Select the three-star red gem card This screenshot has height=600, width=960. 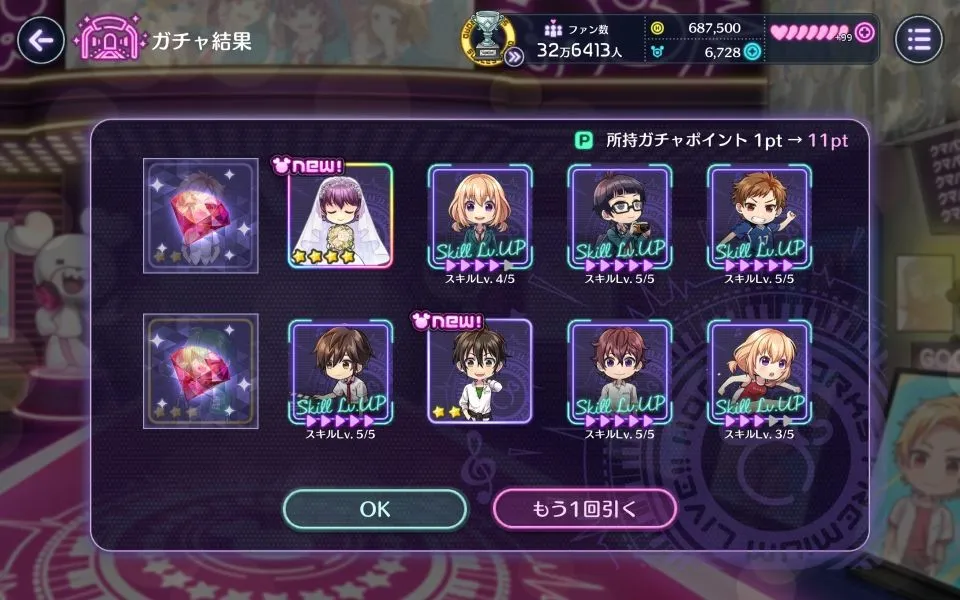(x=200, y=371)
